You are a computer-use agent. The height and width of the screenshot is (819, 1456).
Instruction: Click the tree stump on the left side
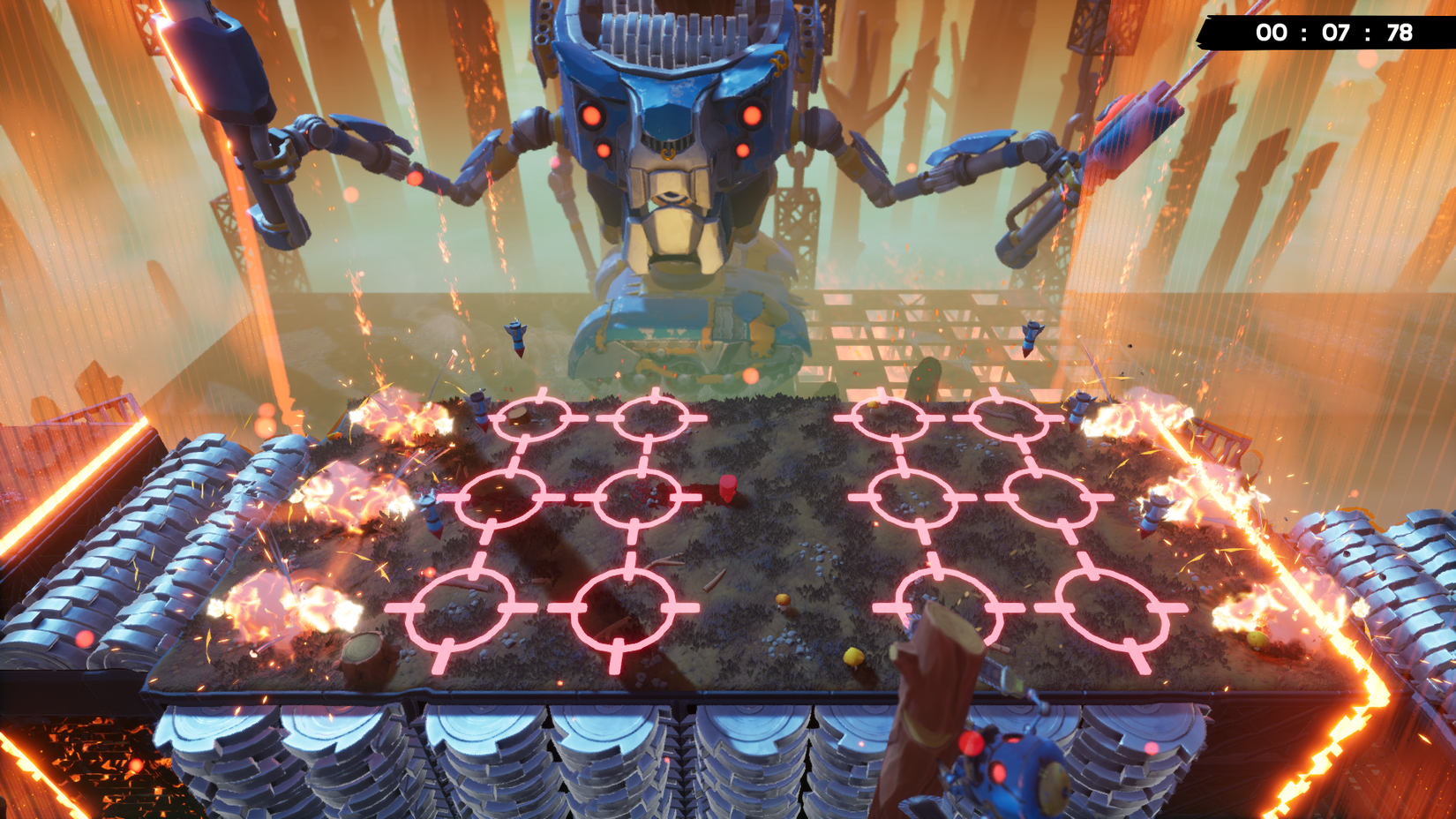(x=360, y=650)
